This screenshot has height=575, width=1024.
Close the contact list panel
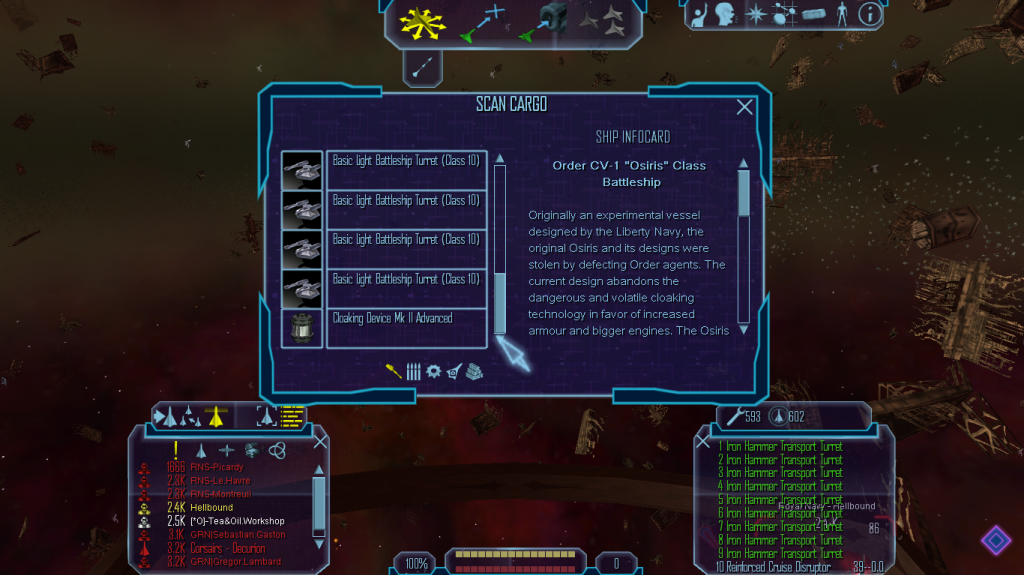point(320,441)
